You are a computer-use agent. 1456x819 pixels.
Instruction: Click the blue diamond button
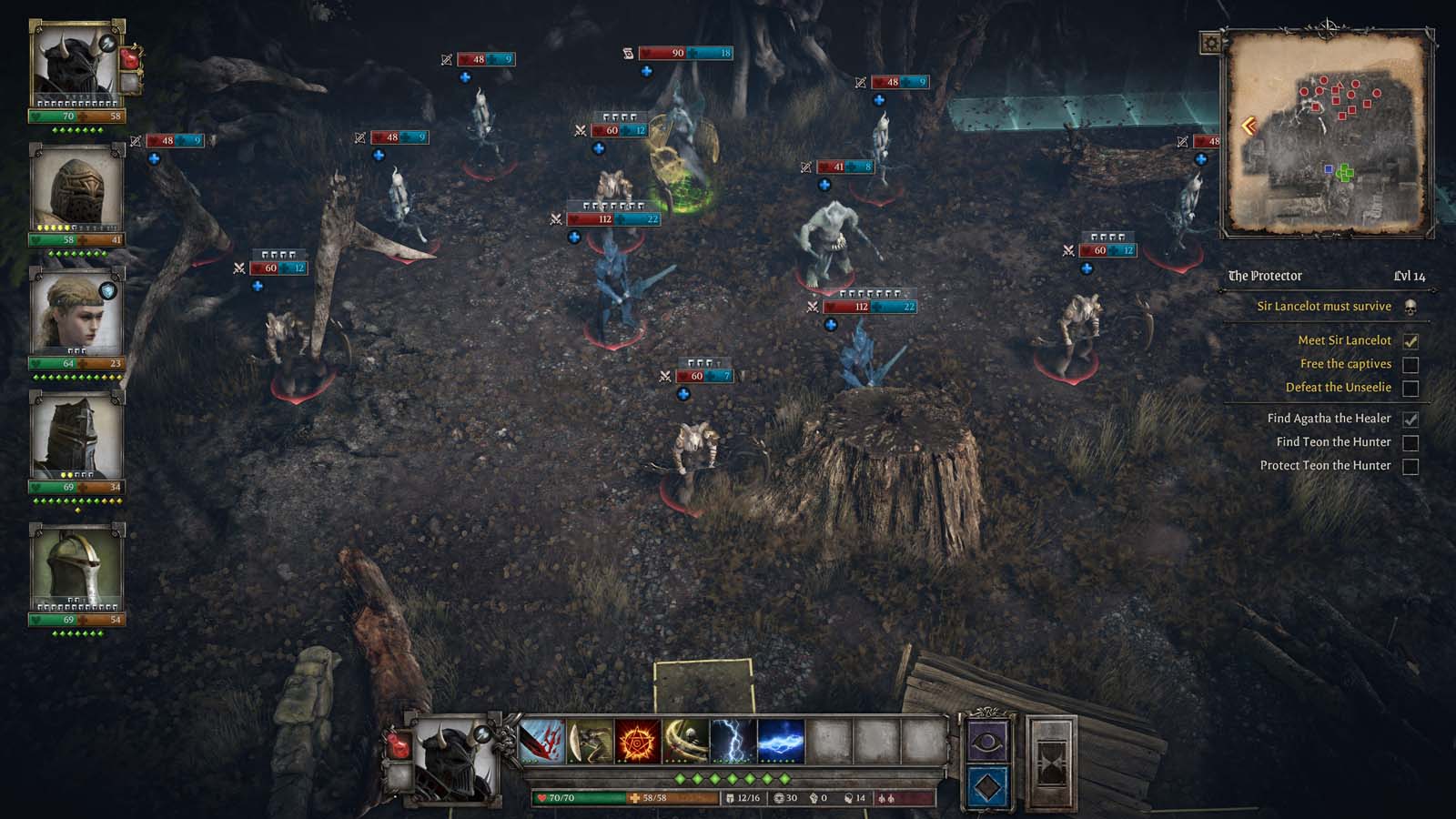[987, 787]
